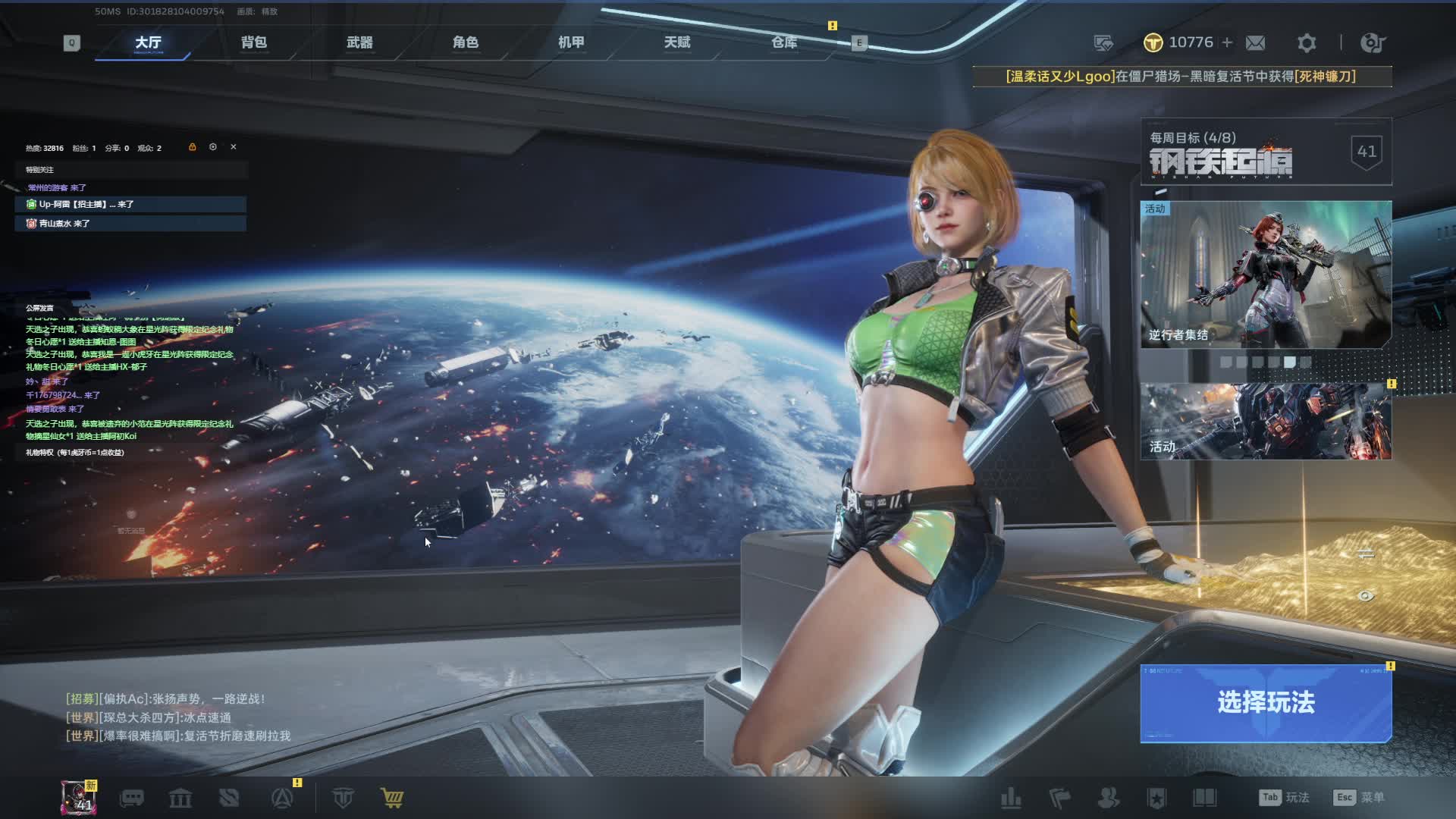
Task: Open the chat bubble icon in bottom bar
Action: [132, 798]
